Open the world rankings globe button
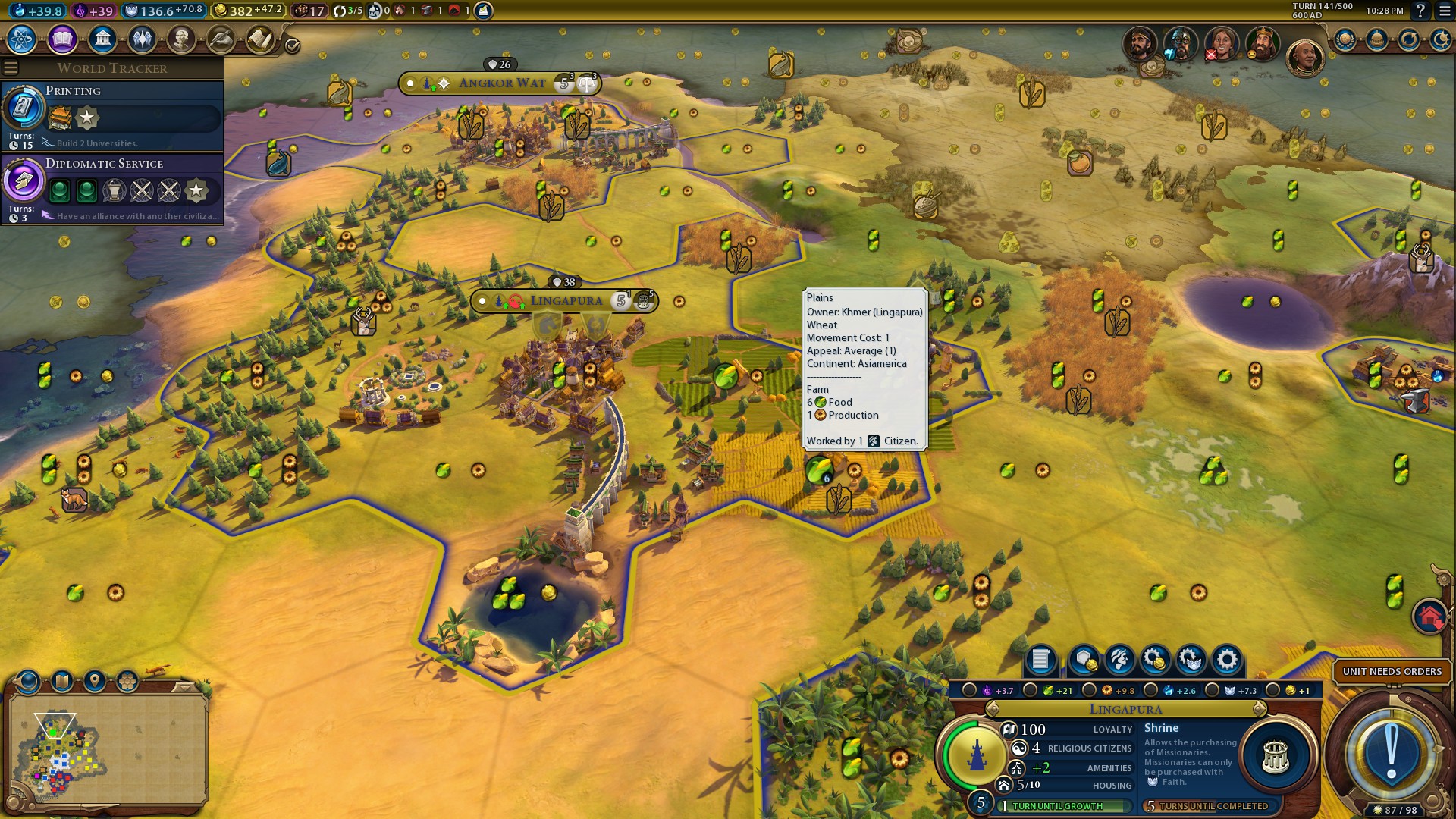 pyautogui.click(x=1345, y=39)
